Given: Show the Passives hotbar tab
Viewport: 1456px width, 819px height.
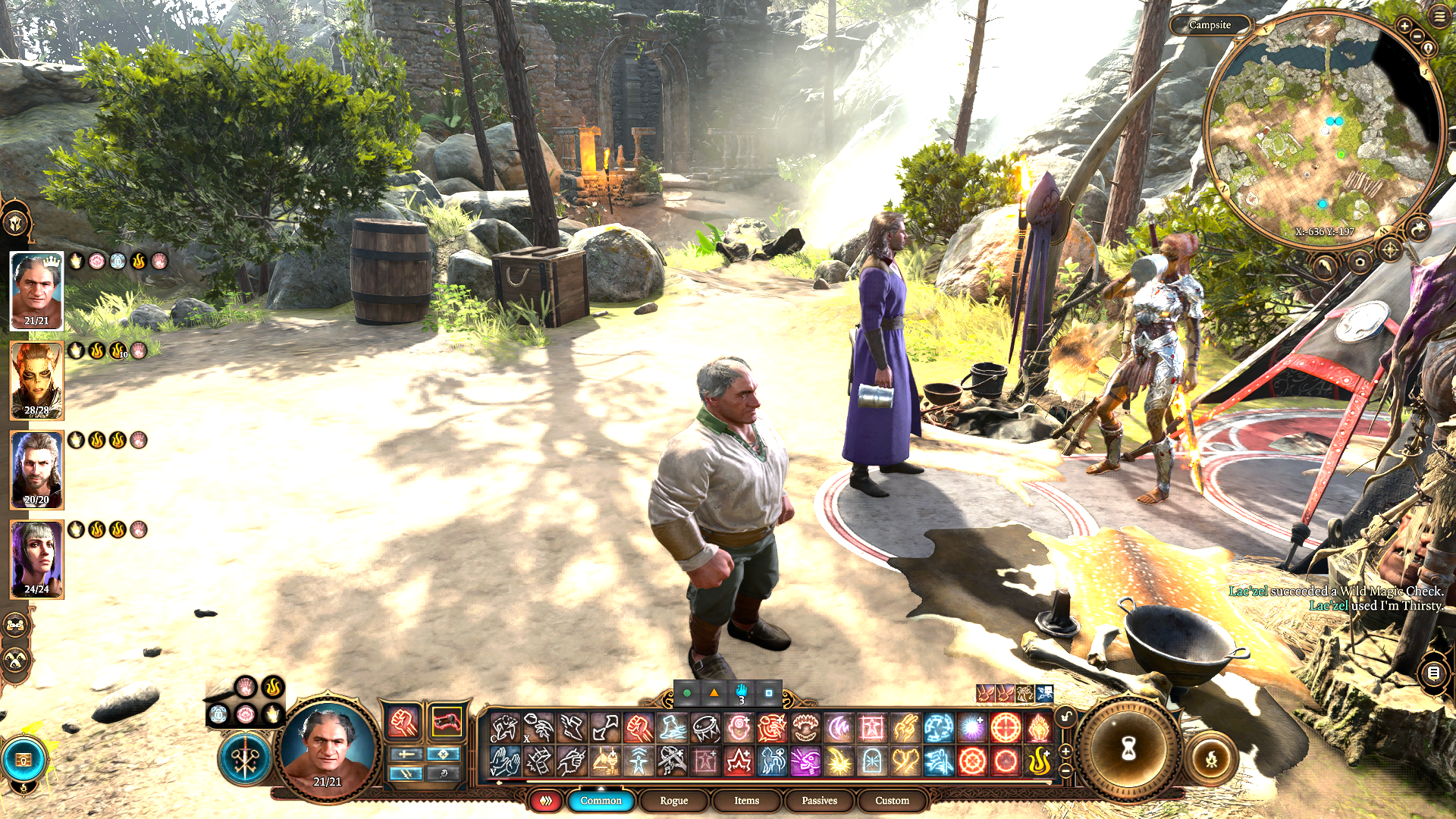Looking at the screenshot, I should (819, 800).
